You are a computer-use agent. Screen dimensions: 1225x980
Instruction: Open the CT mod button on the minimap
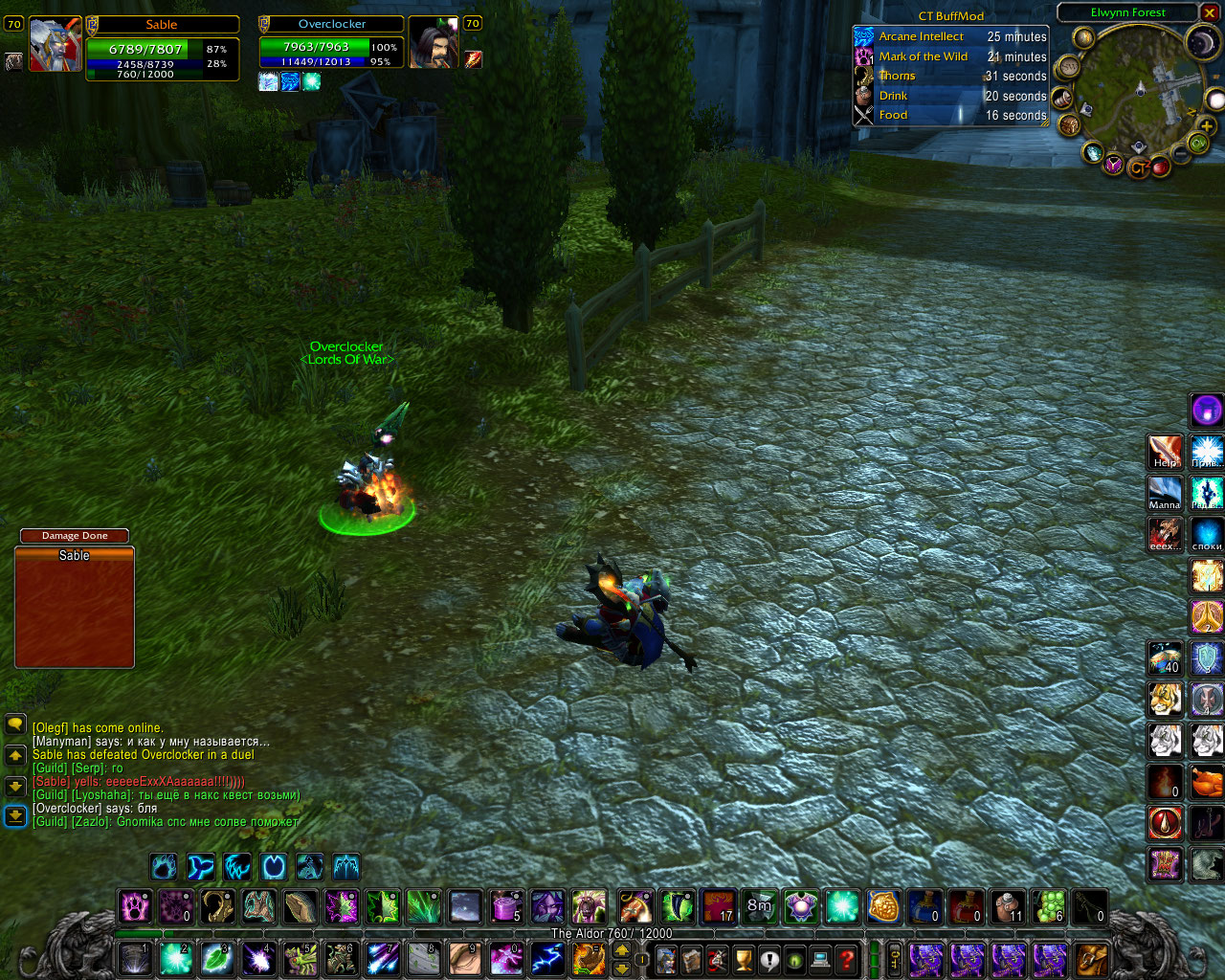(1137, 167)
